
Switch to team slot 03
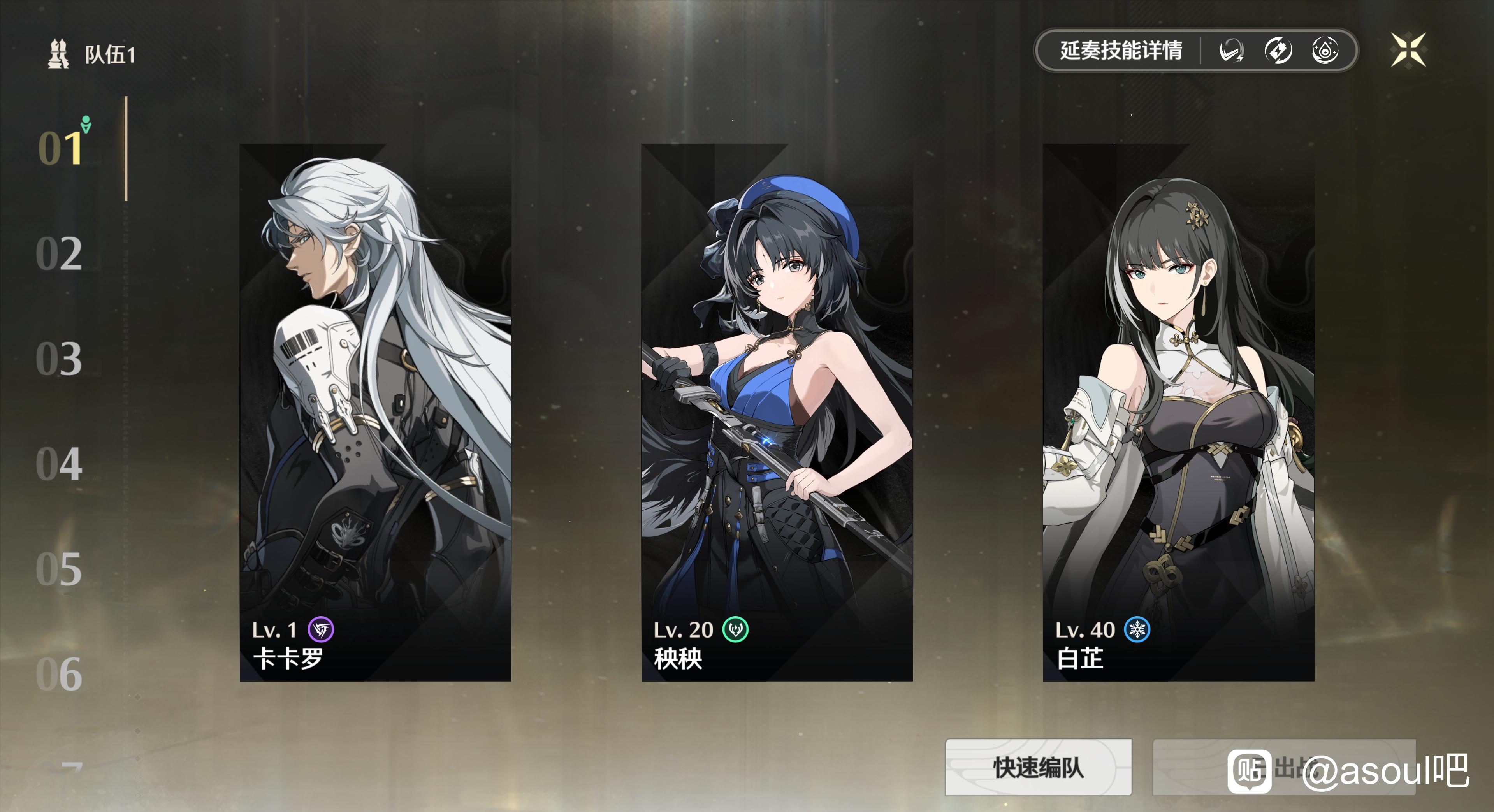coord(59,359)
